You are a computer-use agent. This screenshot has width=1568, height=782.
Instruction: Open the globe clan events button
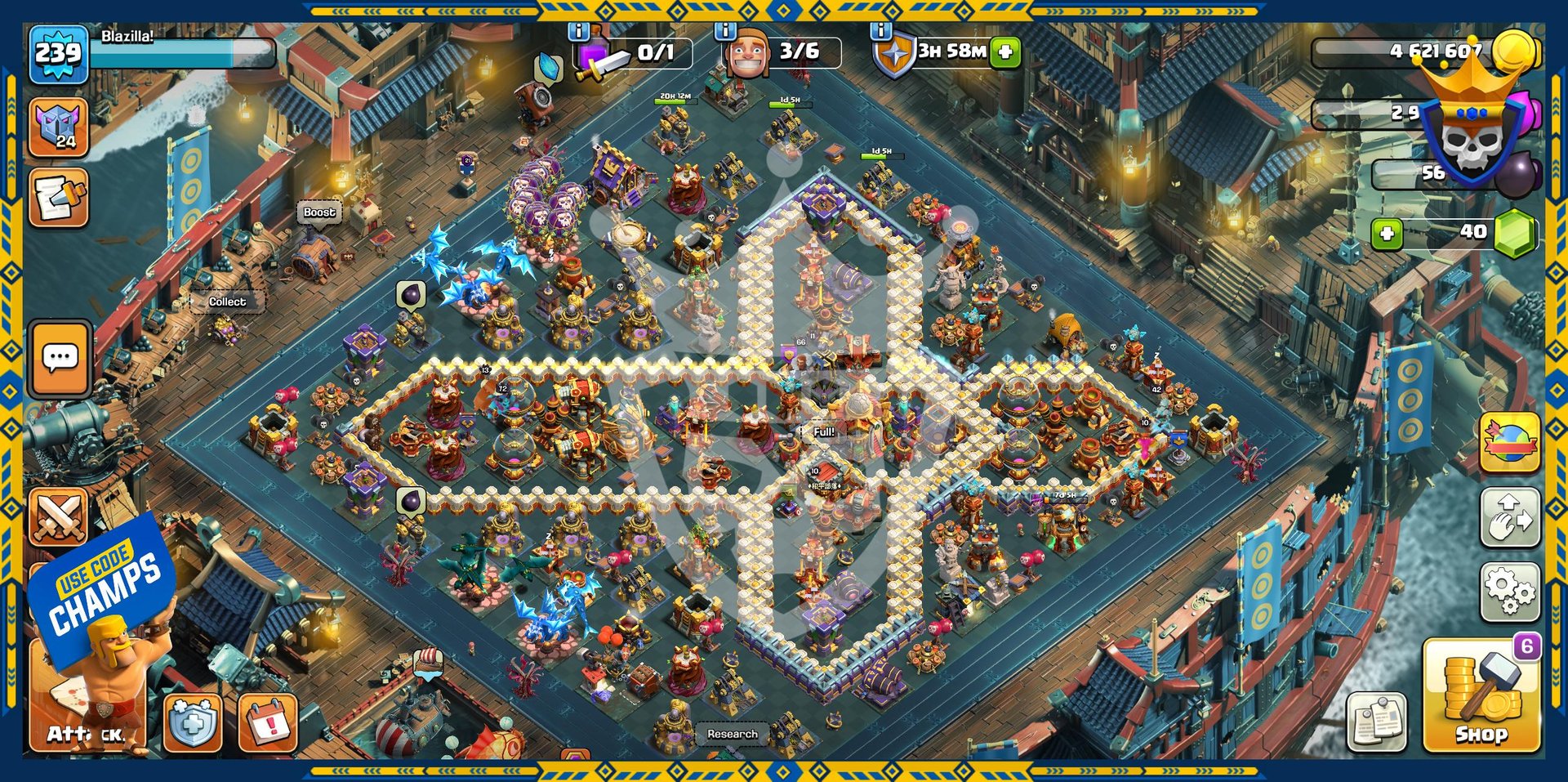[x=1510, y=442]
